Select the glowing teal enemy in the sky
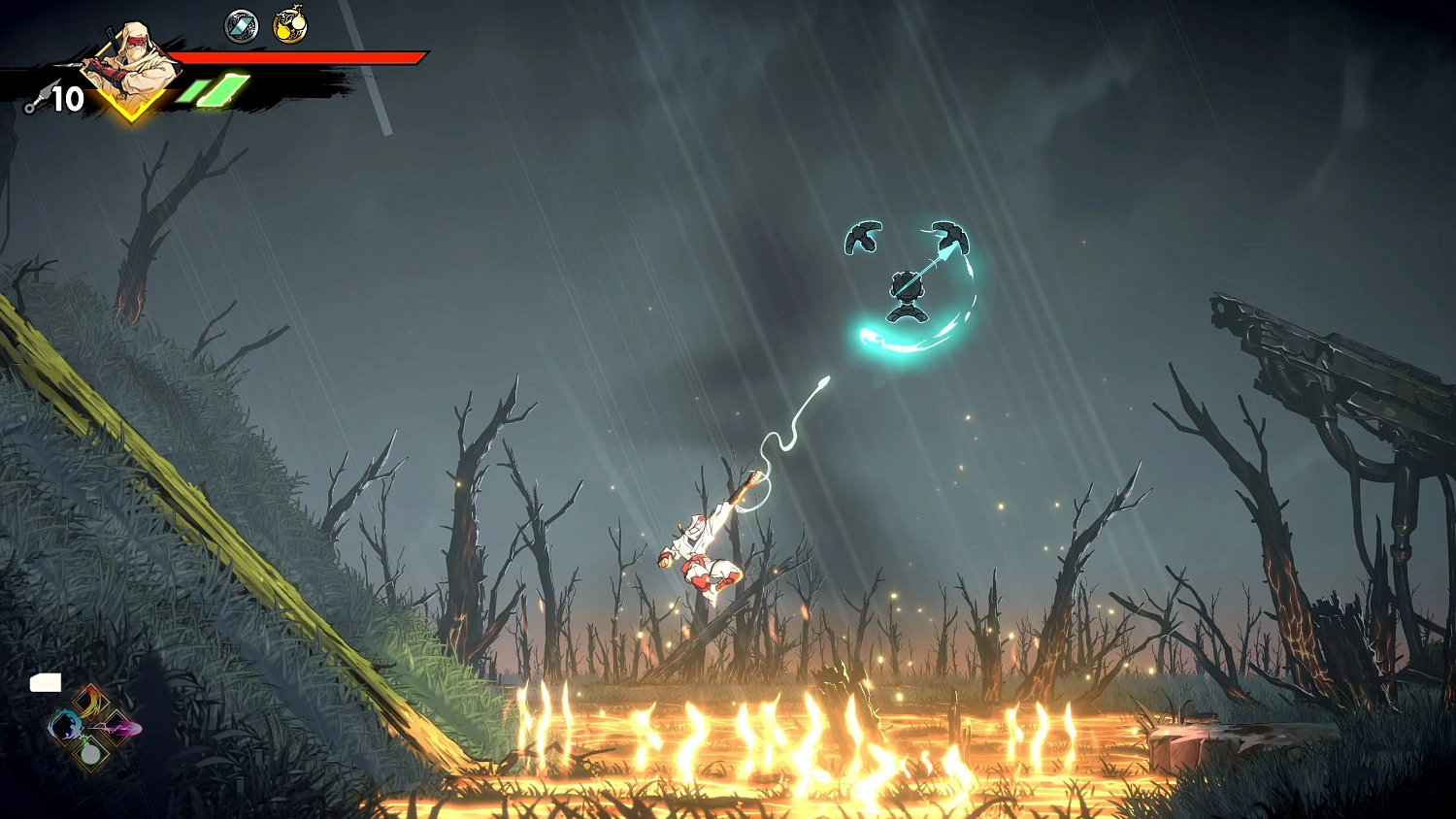This screenshot has width=1456, height=819. coord(906,291)
